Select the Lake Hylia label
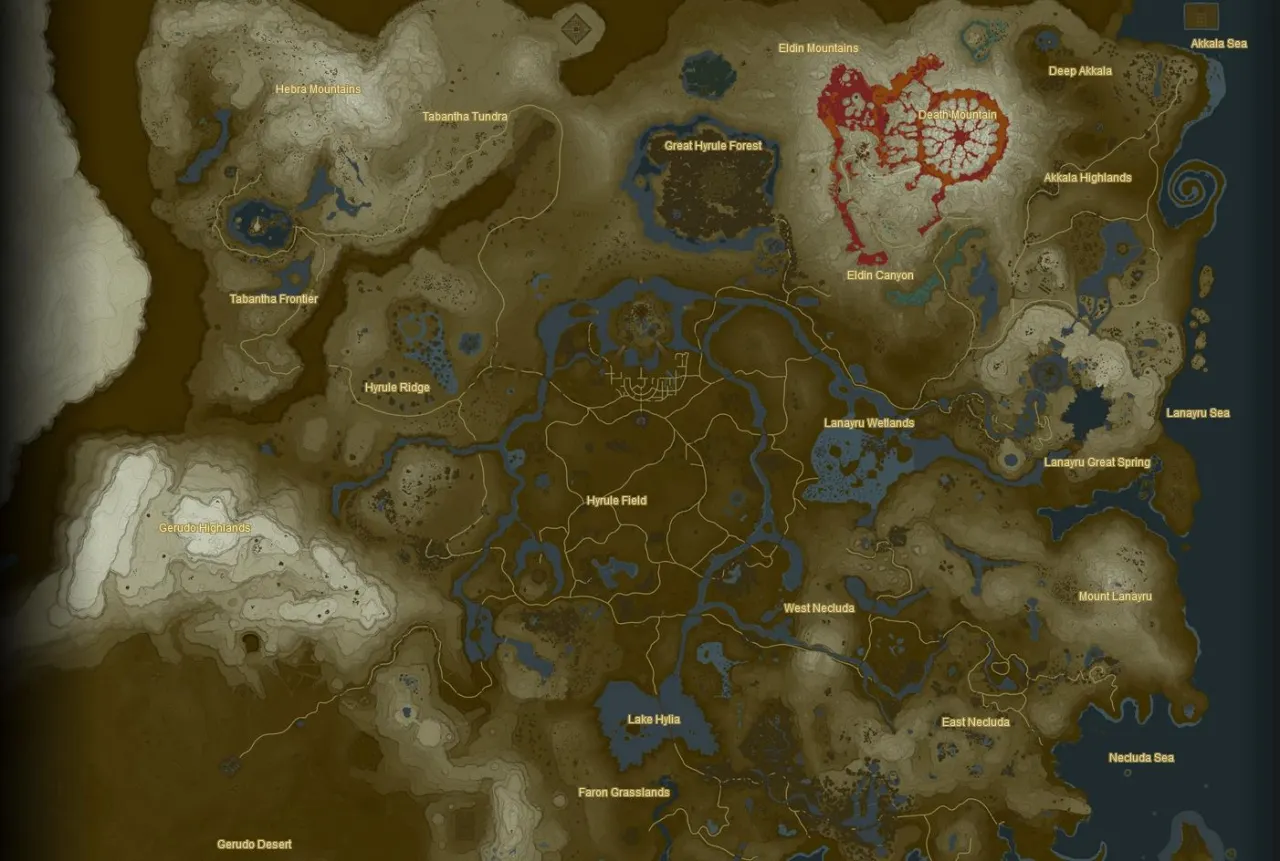The width and height of the screenshot is (1280, 861). click(653, 718)
